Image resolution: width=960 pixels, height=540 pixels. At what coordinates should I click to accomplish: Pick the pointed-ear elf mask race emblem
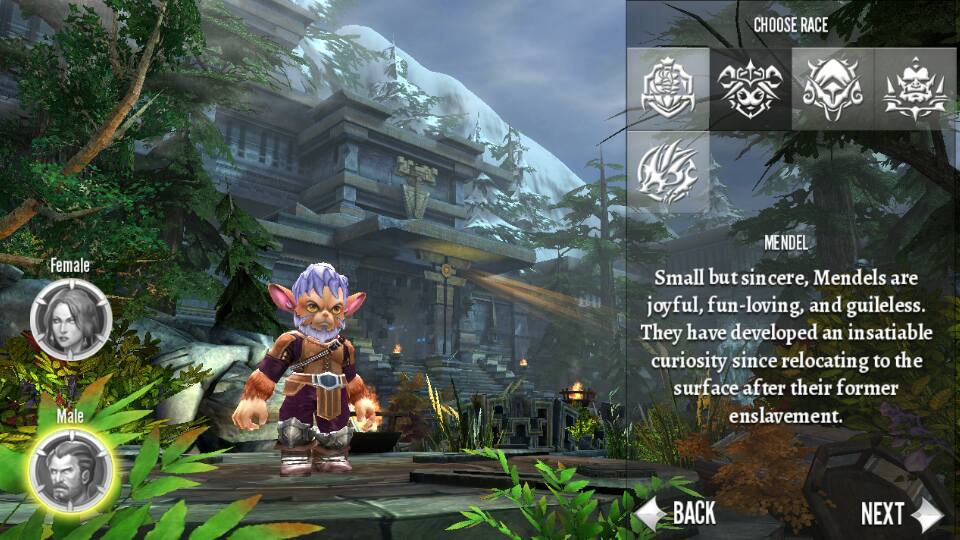point(833,89)
